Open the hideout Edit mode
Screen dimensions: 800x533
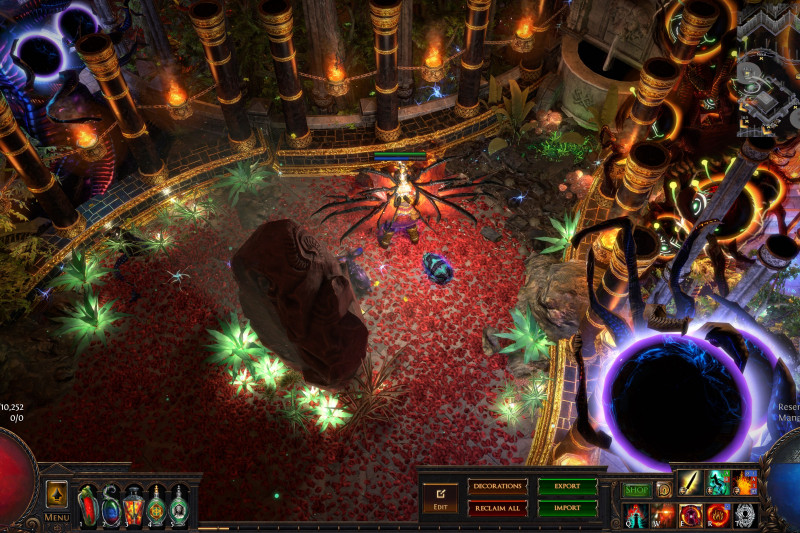[439, 496]
